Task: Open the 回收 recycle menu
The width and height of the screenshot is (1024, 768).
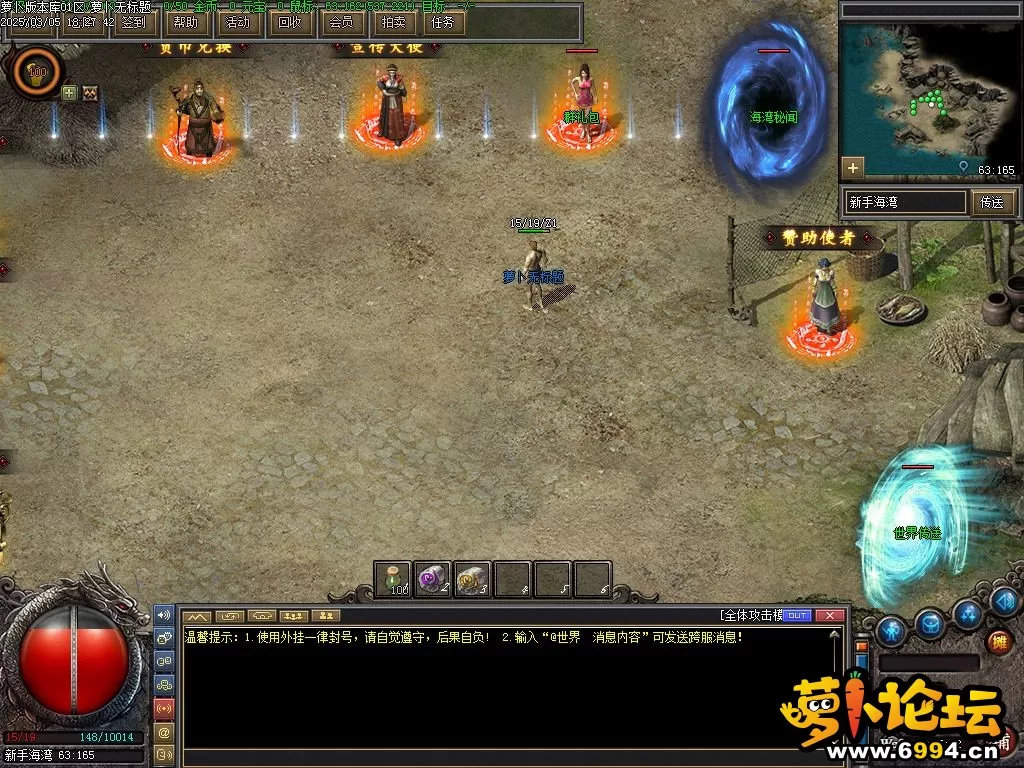Action: (x=290, y=21)
